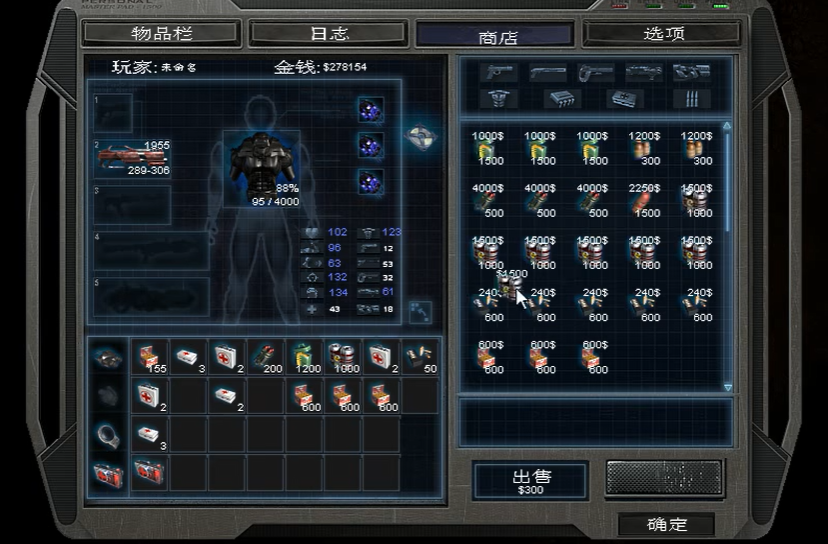Image resolution: width=828 pixels, height=544 pixels.
Task: Open the 选项 options tab
Action: coord(663,33)
